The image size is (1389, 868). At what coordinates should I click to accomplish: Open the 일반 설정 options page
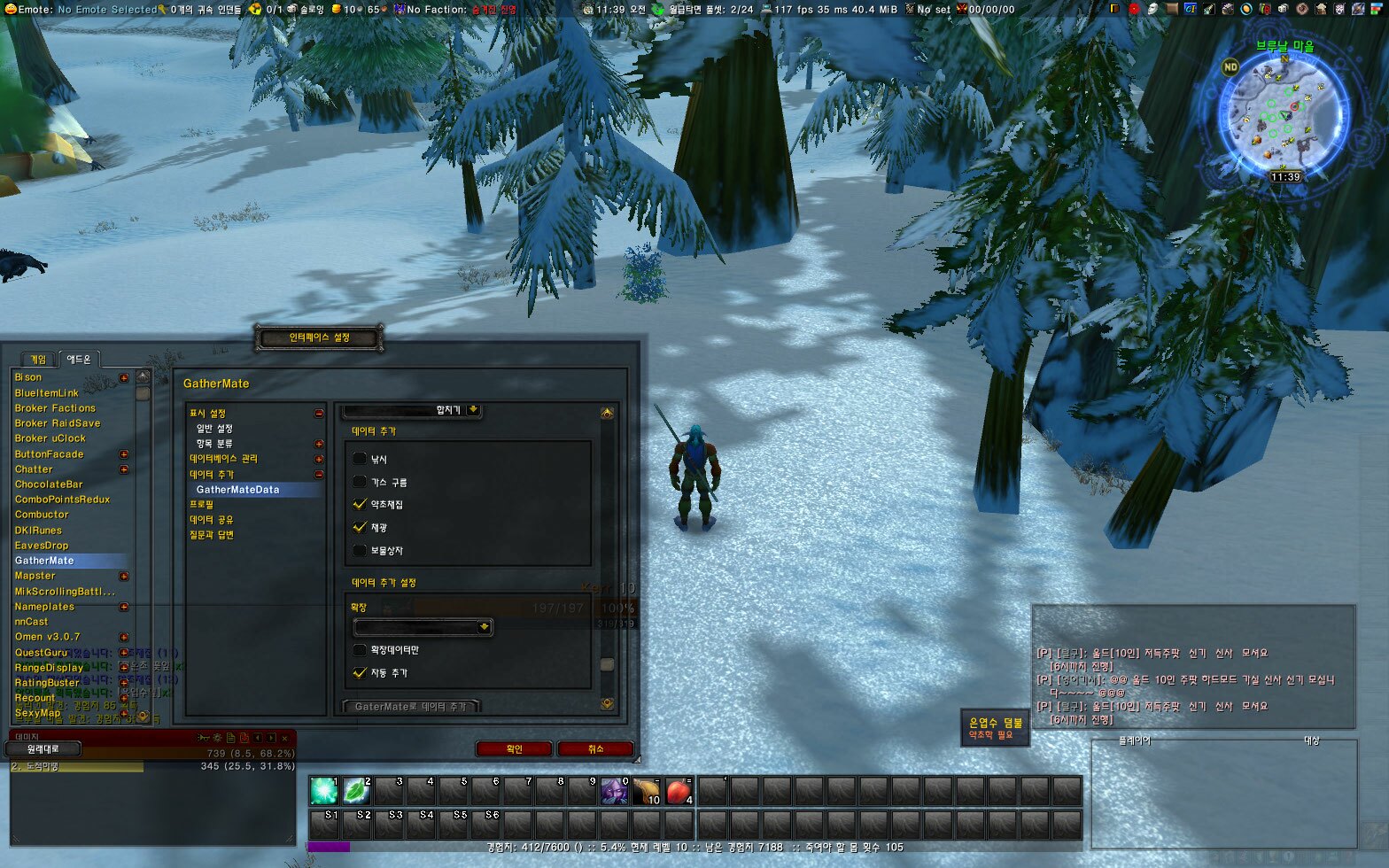pos(214,429)
